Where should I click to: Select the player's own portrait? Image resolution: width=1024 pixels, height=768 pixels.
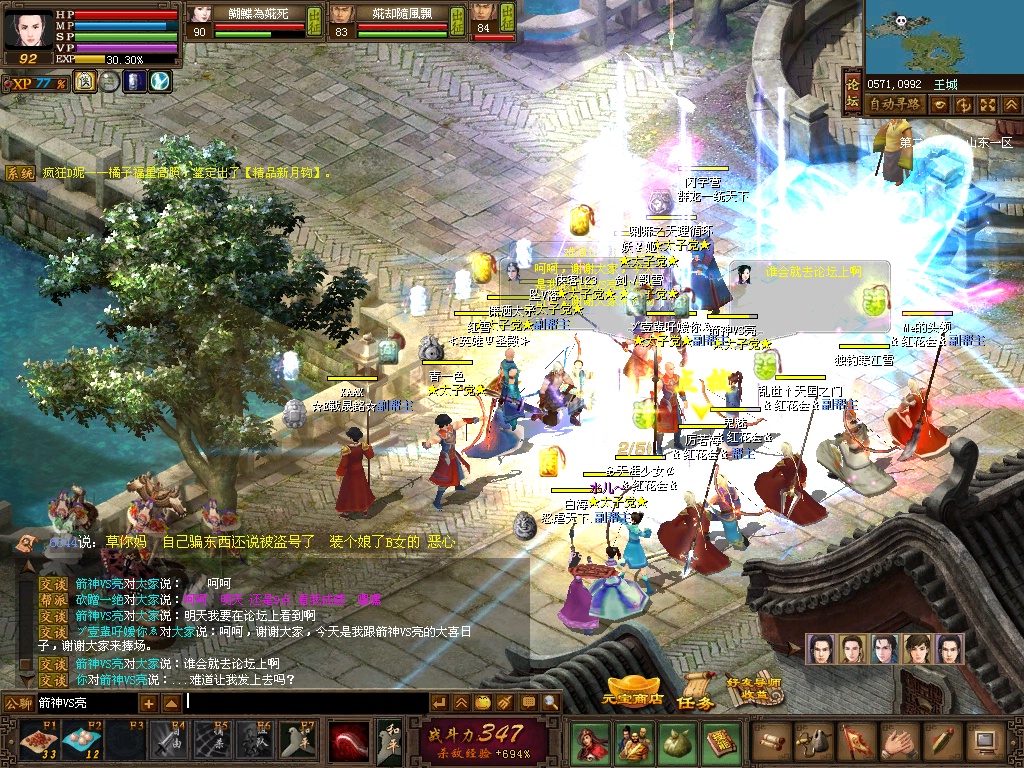click(27, 30)
